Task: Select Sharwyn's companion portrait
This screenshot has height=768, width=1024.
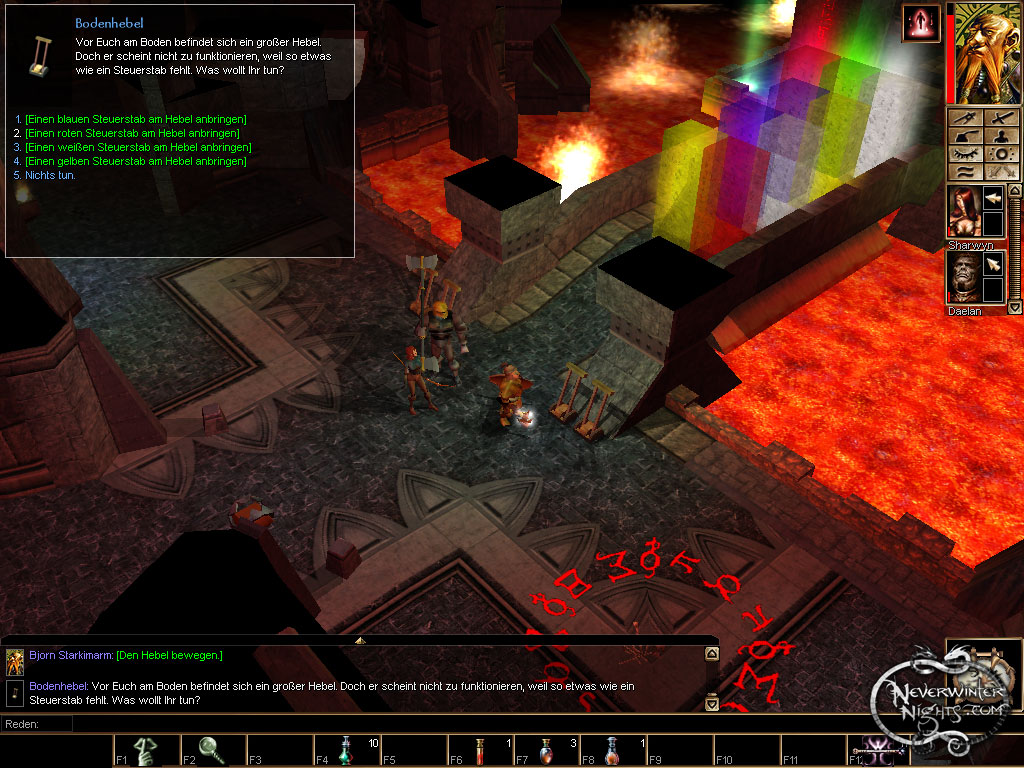Action: (x=965, y=212)
